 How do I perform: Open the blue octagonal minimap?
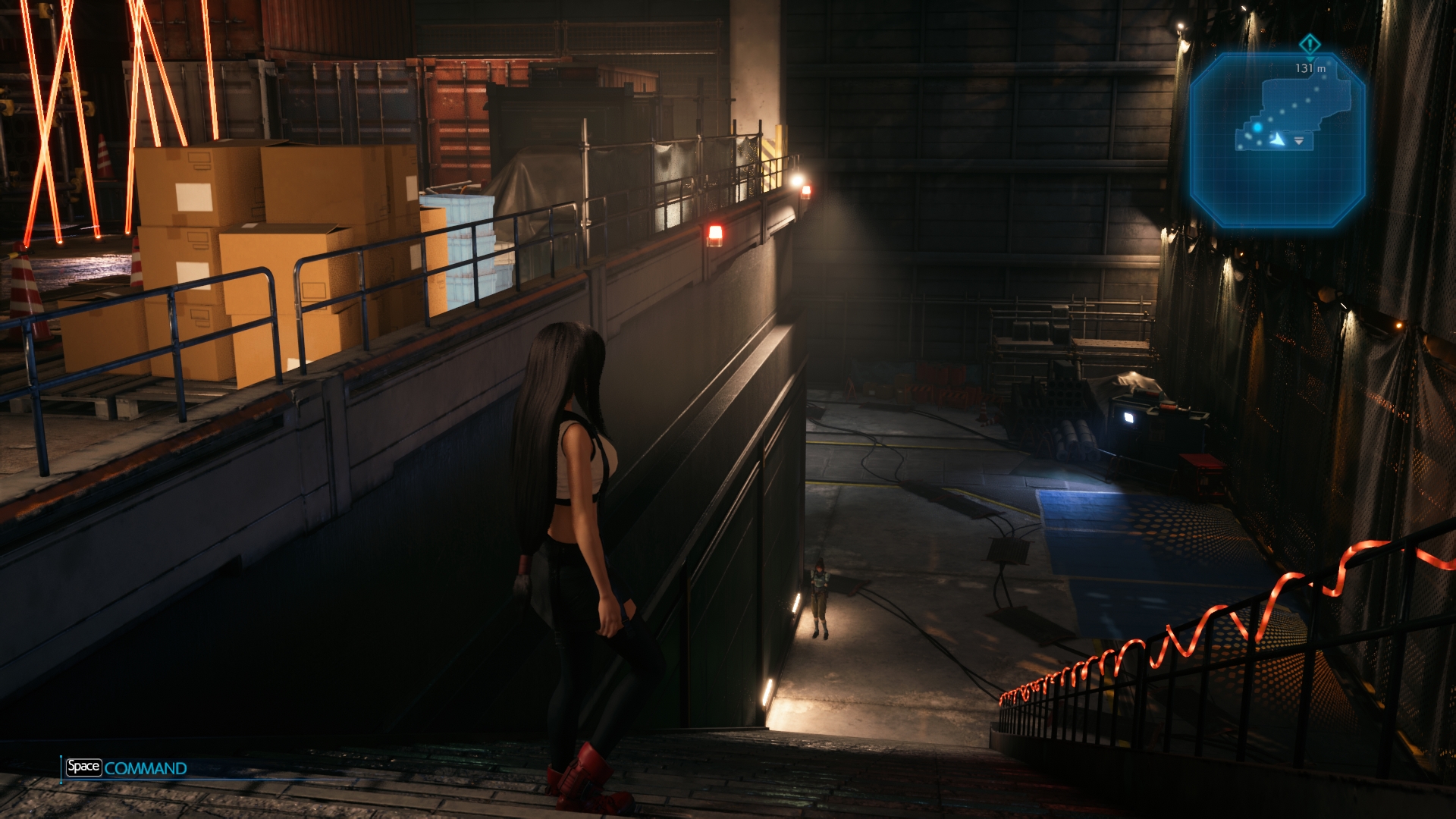1277,140
